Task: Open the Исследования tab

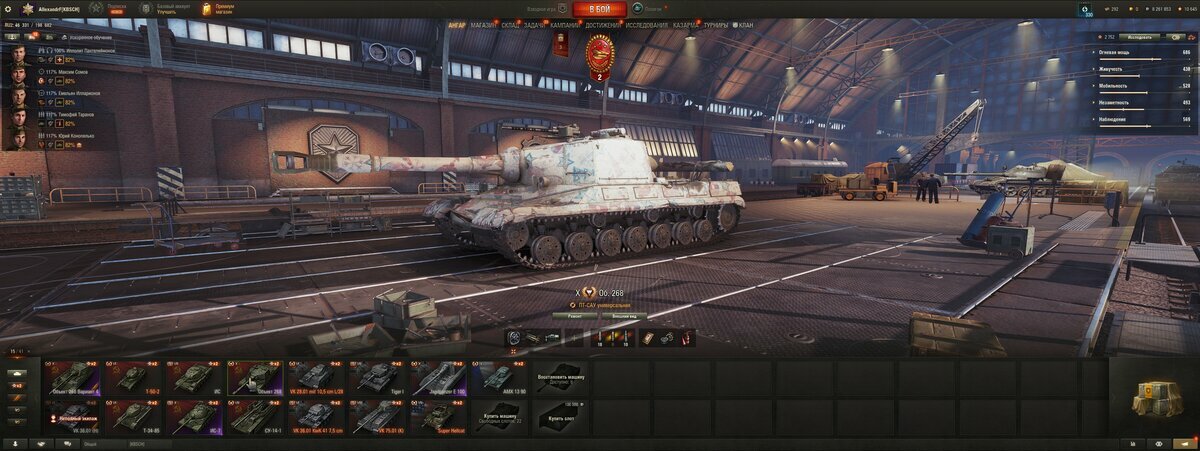Action: tap(647, 24)
